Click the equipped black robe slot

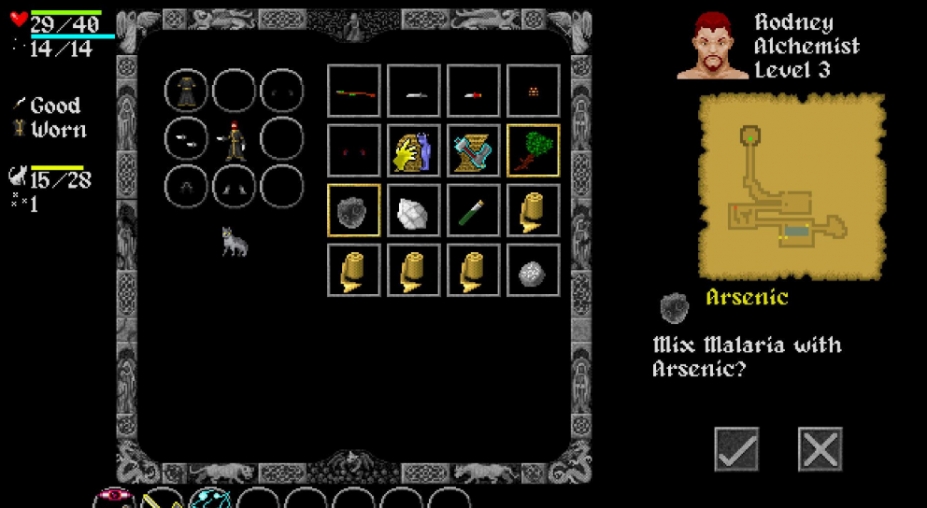[186, 91]
